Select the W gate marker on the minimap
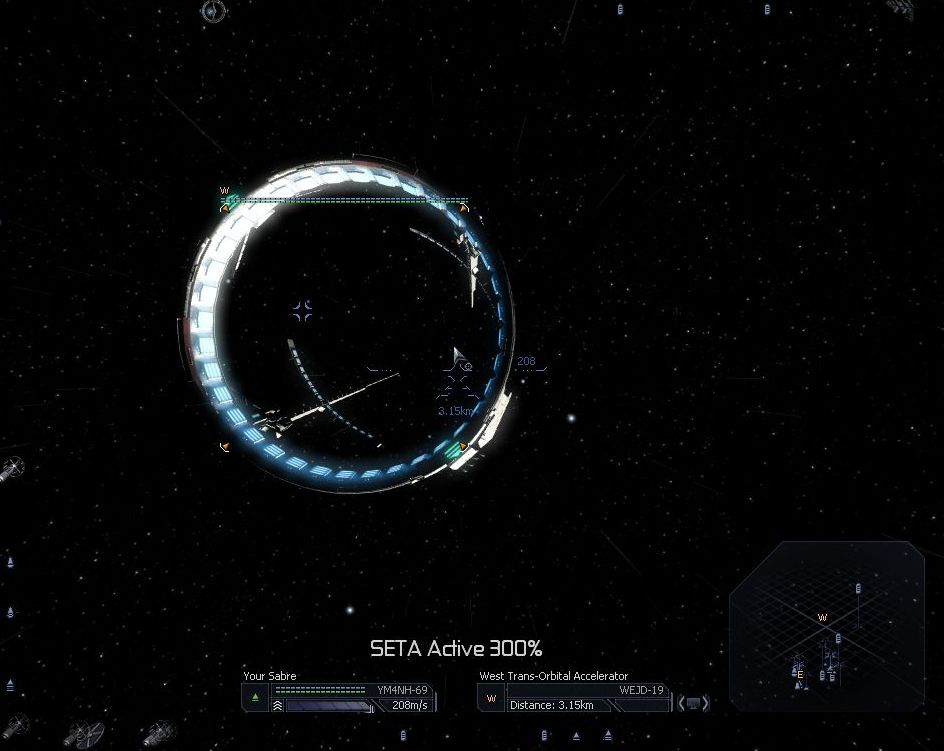944x751 pixels. 823,617
